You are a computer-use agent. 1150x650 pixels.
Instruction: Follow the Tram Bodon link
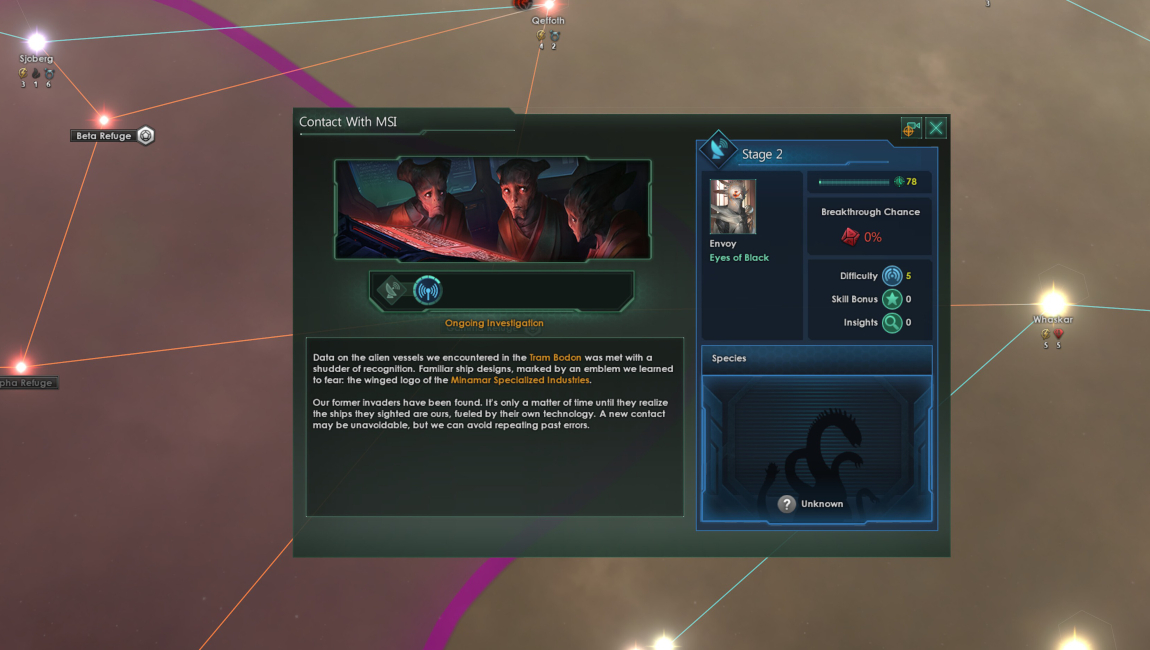pos(555,357)
